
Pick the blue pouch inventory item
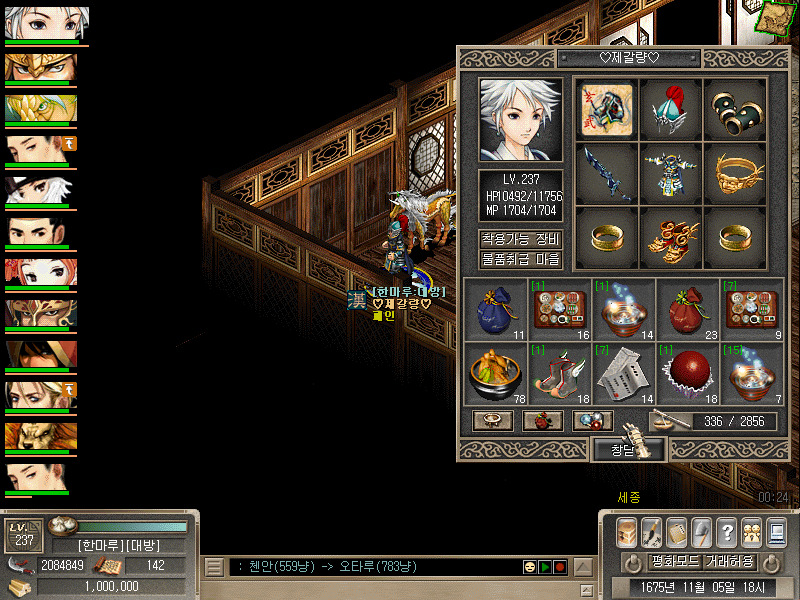(x=496, y=308)
